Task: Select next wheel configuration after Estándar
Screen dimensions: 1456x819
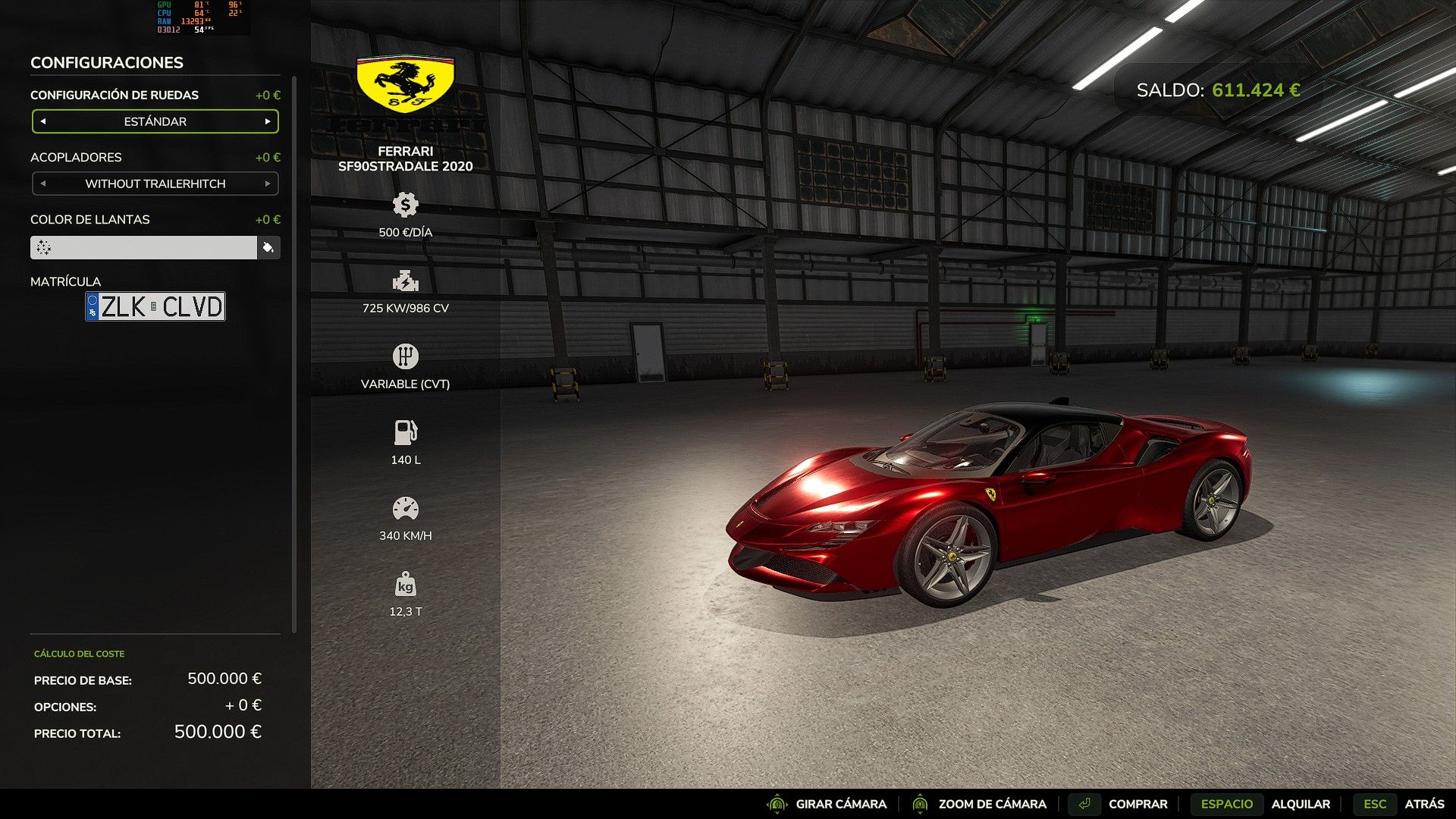Action: tap(268, 121)
